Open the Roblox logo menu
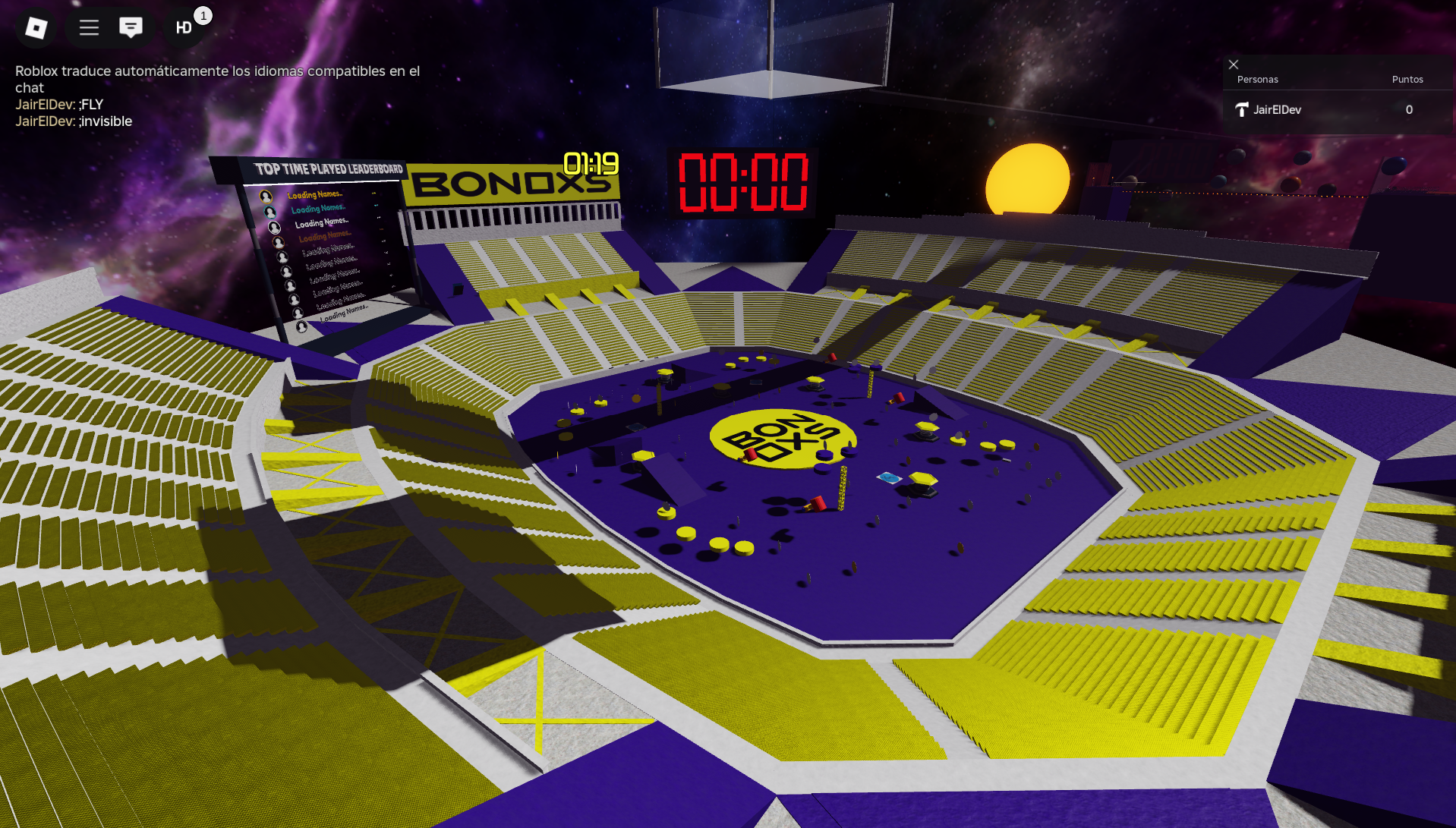Image resolution: width=1456 pixels, height=828 pixels. coord(36,28)
